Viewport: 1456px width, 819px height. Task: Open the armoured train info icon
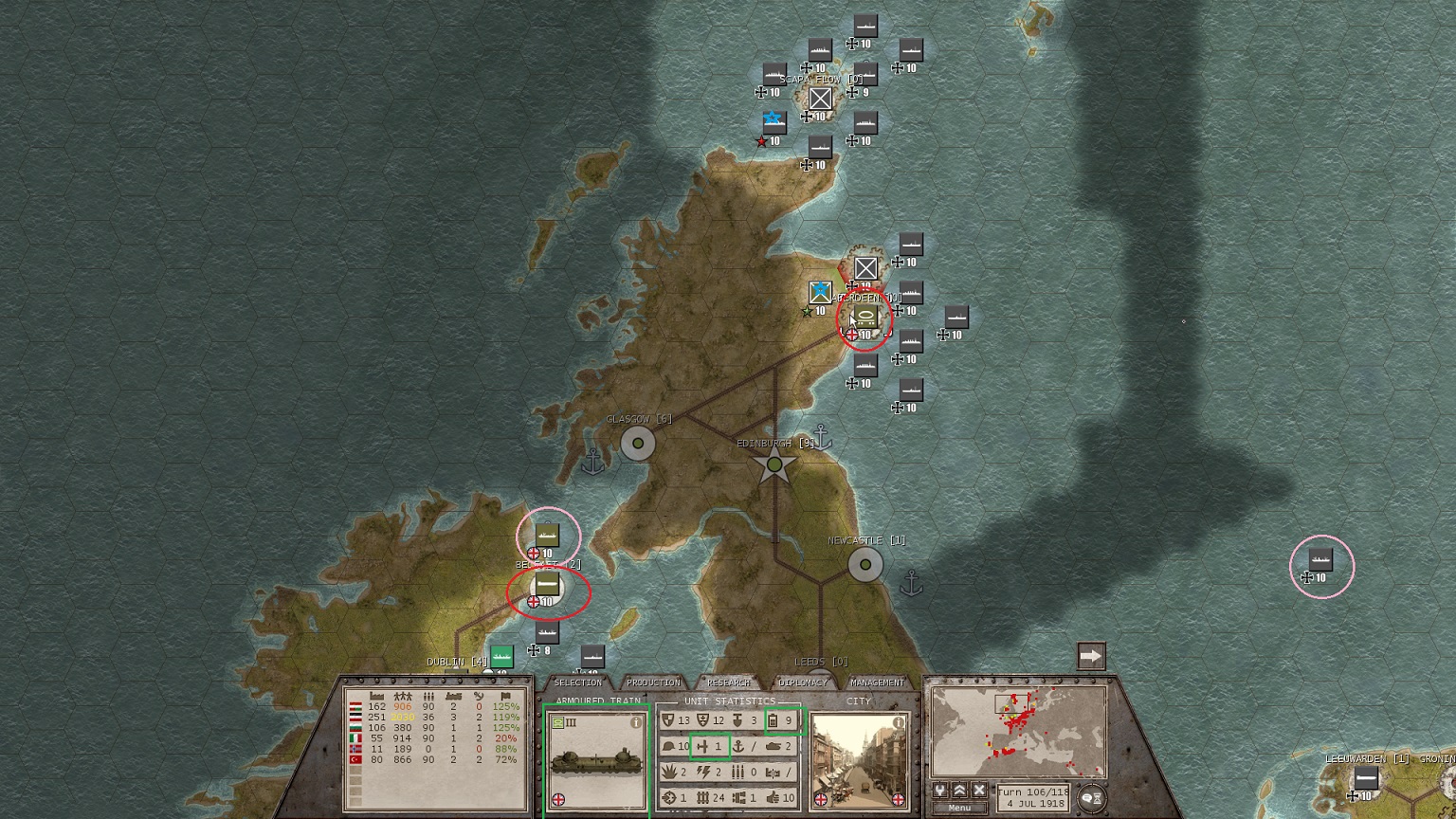[636, 722]
